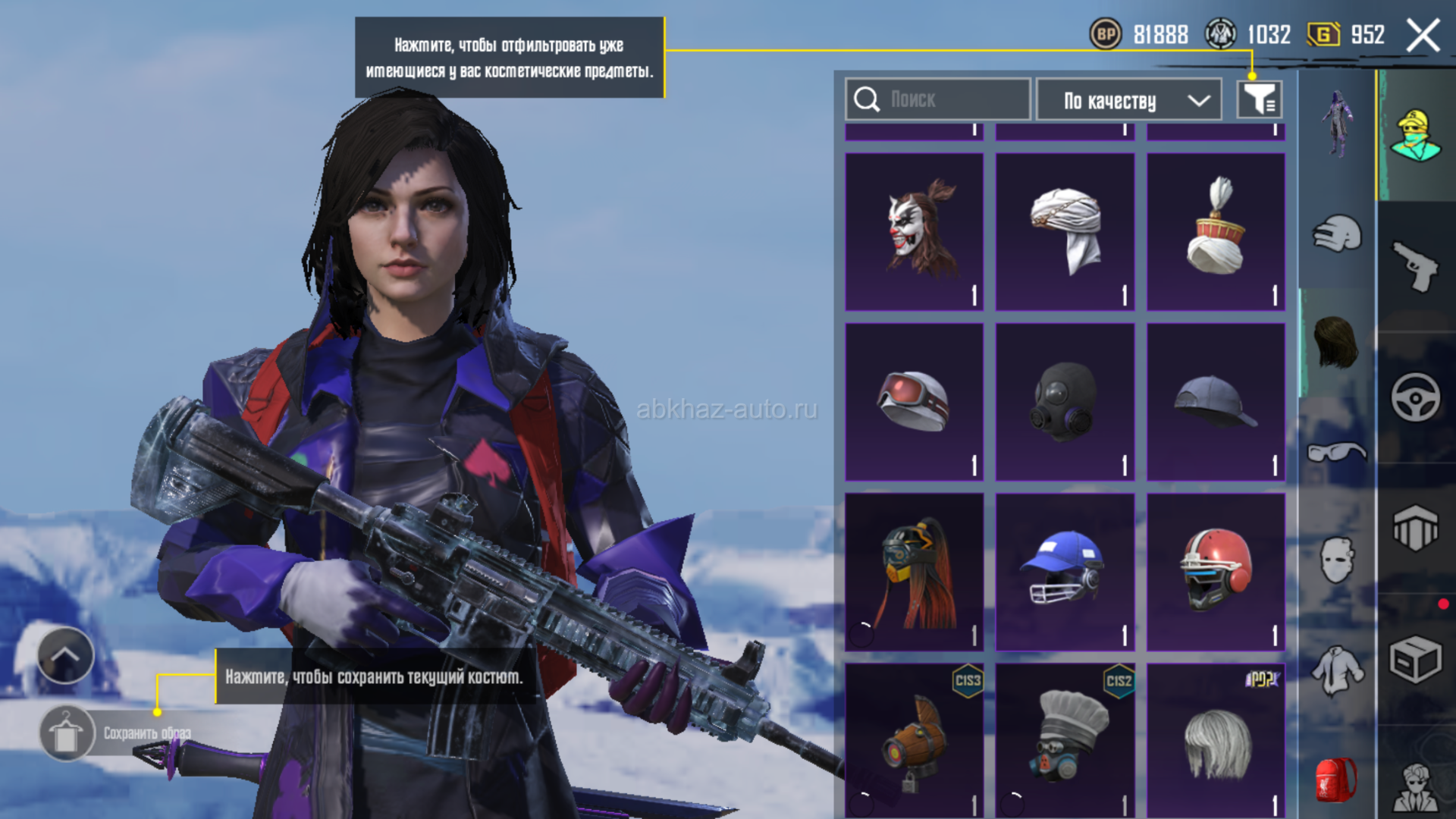The image size is (1456, 819).
Task: Equip the ski goggles helmet
Action: tap(914, 402)
